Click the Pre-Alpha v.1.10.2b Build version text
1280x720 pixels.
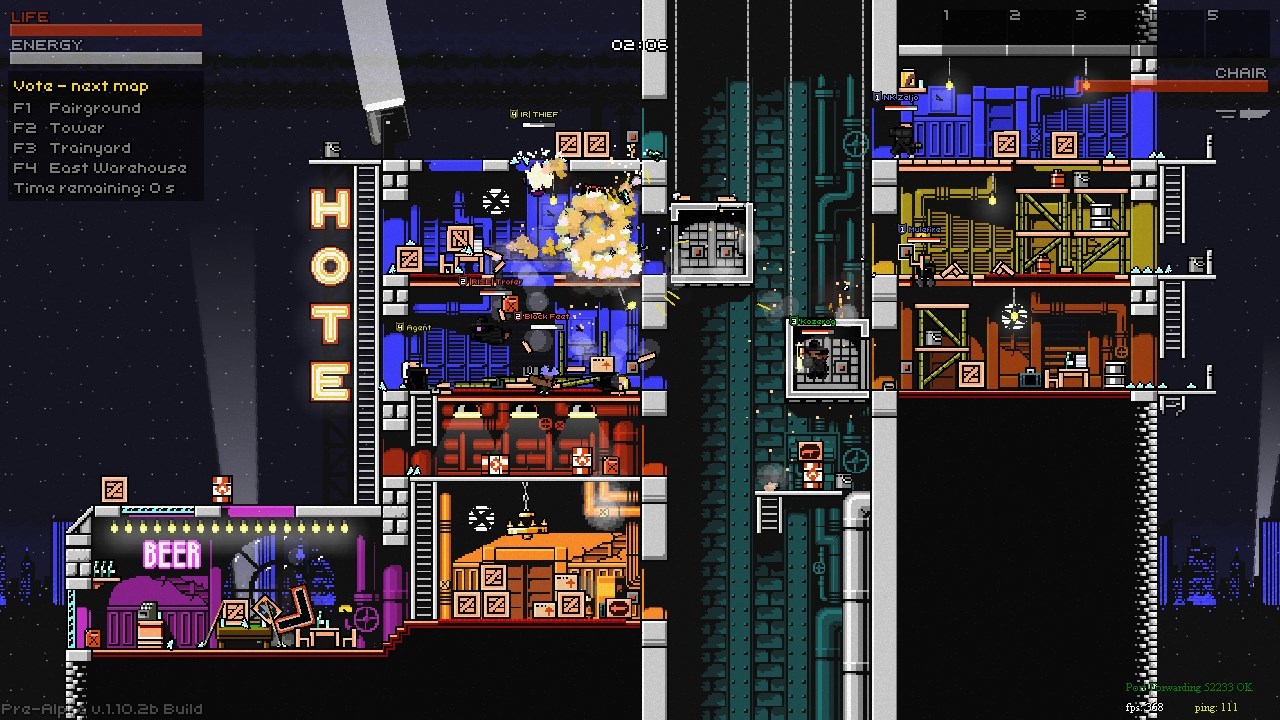click(101, 708)
